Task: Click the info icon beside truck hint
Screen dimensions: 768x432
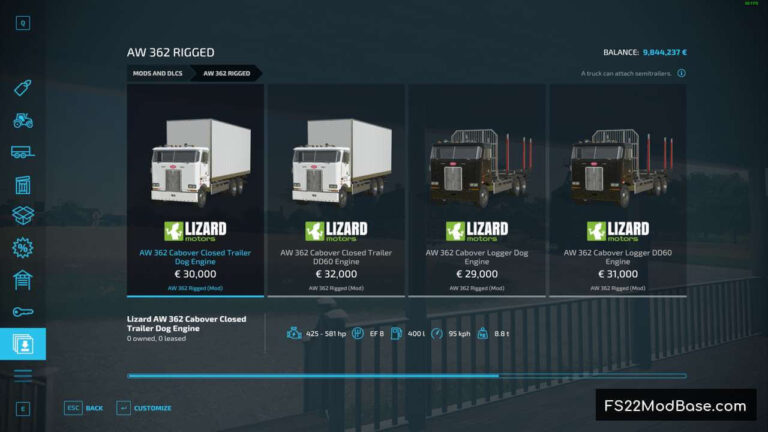Action: point(681,73)
